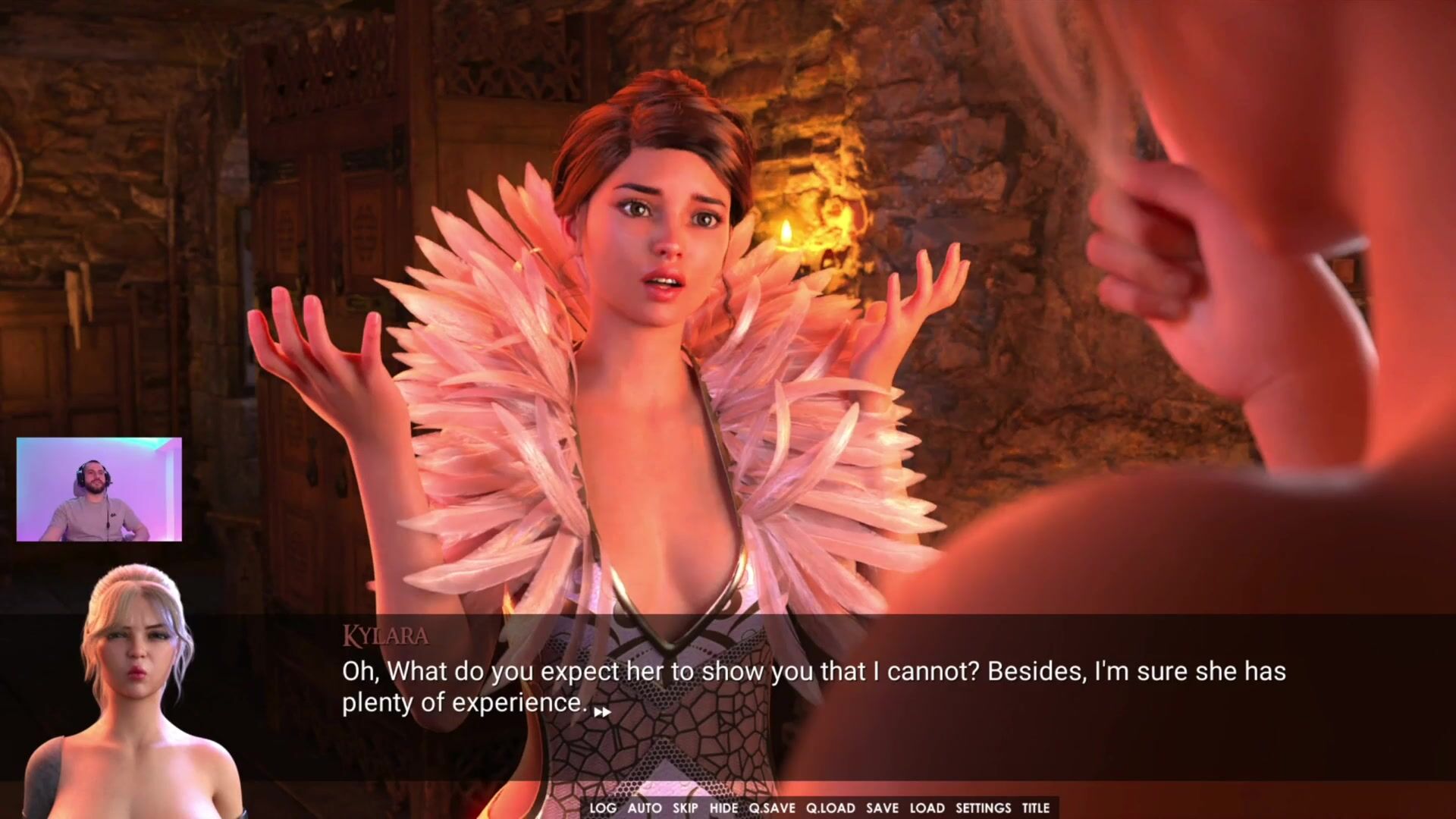Open the SAVE menu

[882, 808]
